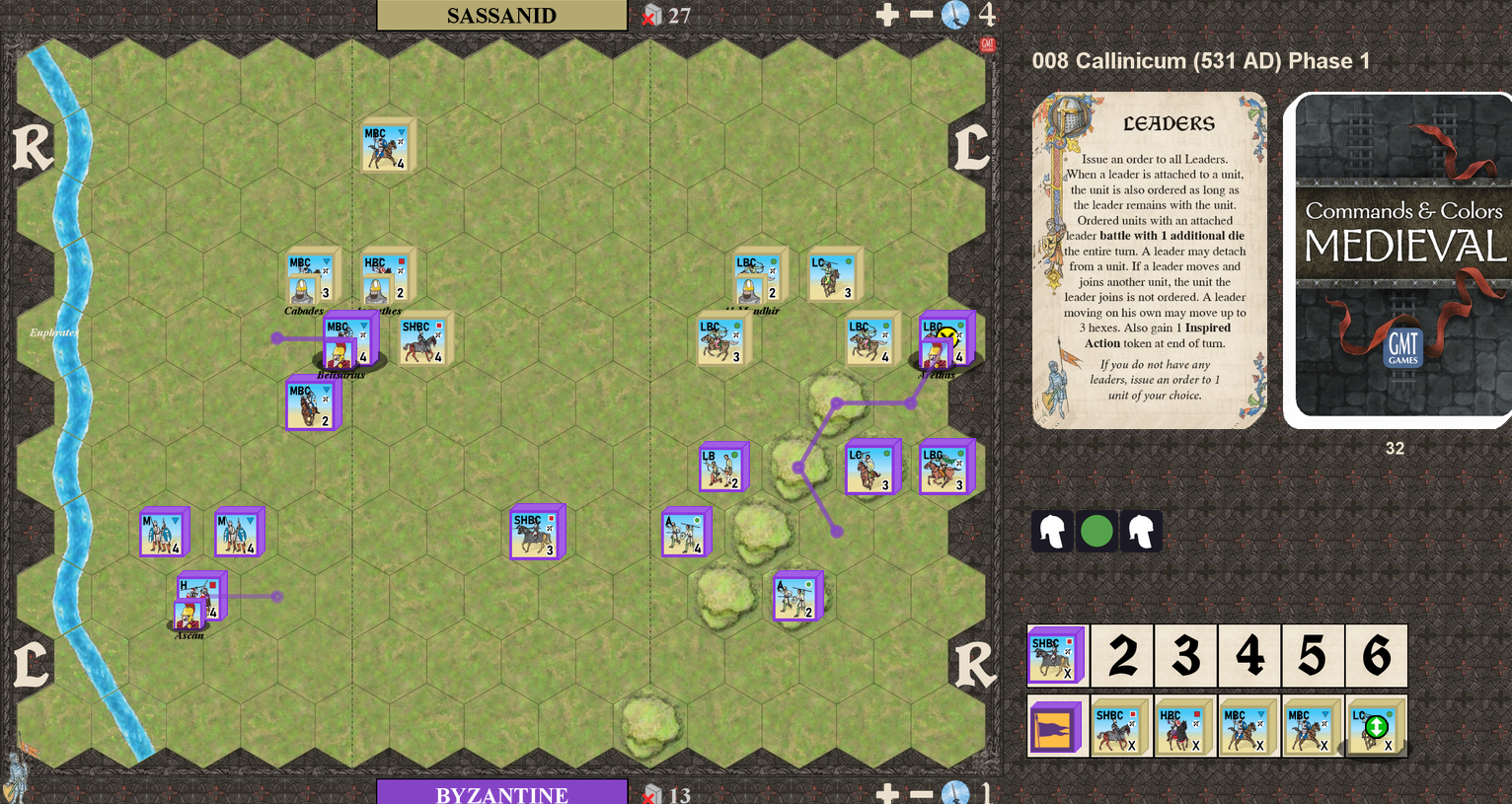Select the Ascan leader unit on the board
This screenshot has height=804, width=1512.
(x=189, y=614)
